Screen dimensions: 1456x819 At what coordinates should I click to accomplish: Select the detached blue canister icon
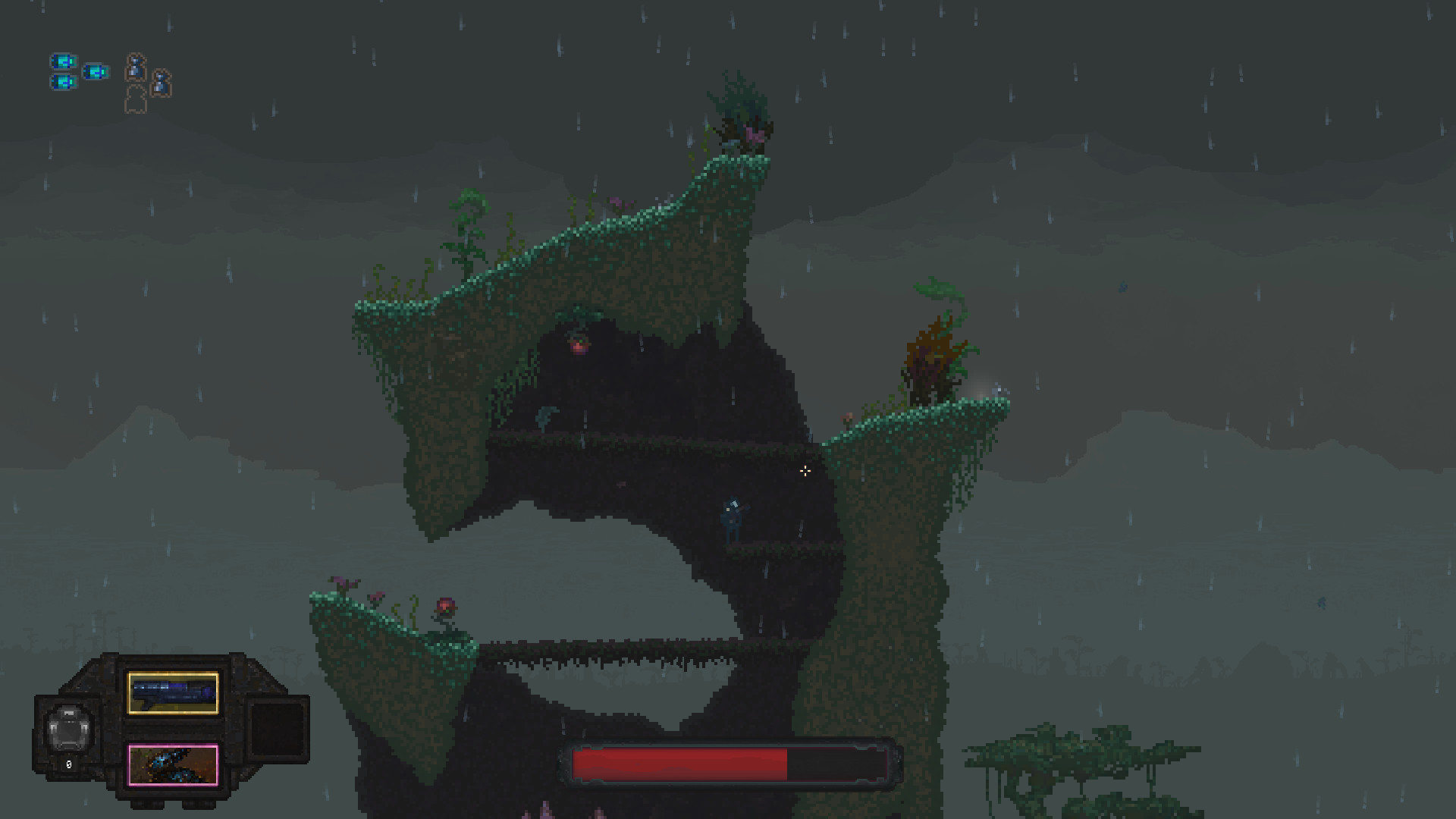tap(96, 72)
